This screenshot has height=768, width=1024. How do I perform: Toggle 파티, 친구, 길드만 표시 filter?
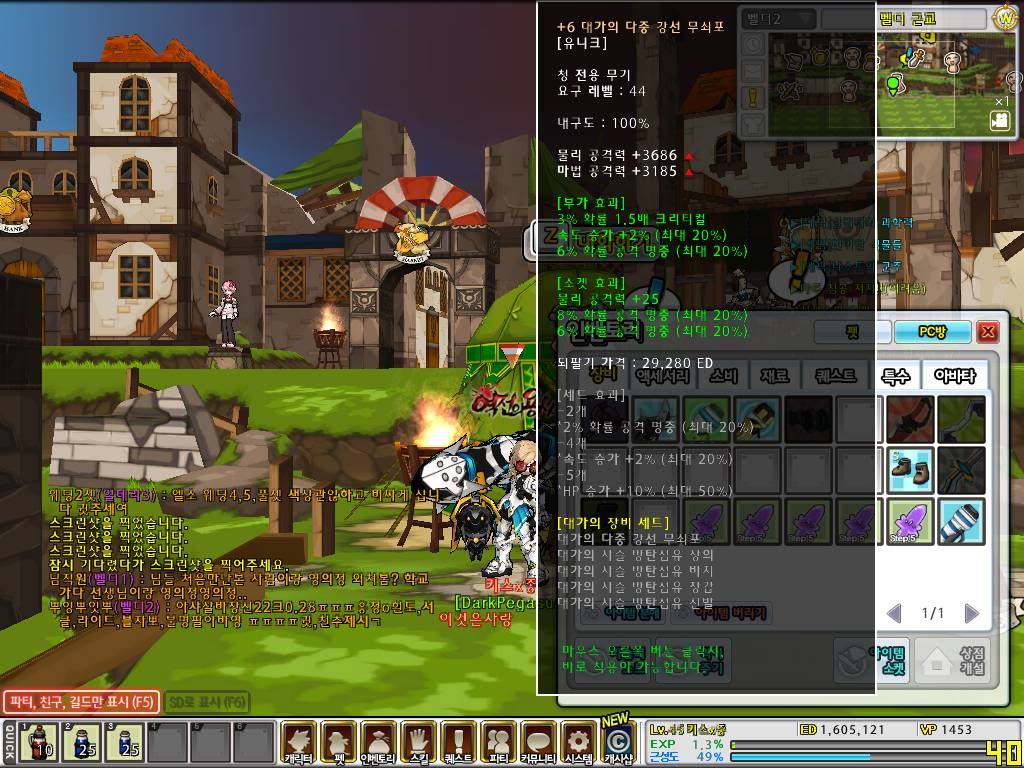(x=80, y=702)
